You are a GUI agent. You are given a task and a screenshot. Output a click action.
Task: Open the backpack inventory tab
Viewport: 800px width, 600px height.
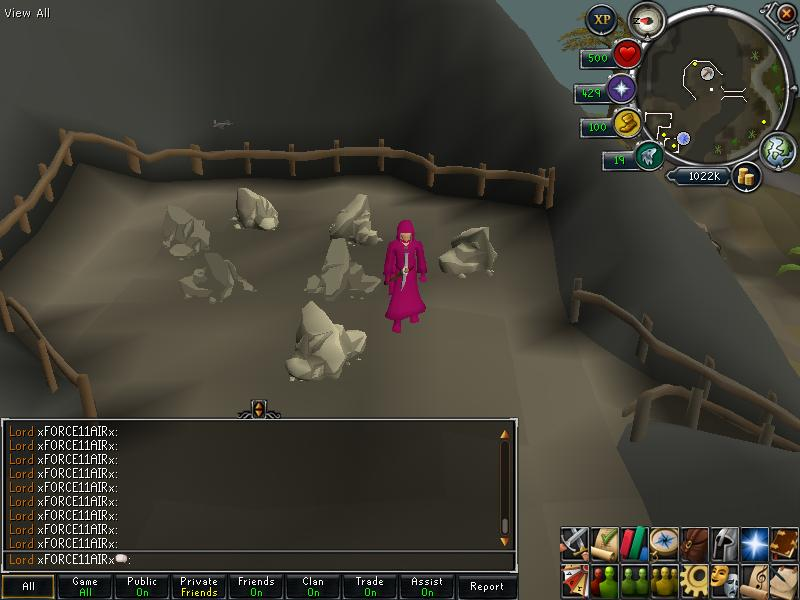(694, 543)
